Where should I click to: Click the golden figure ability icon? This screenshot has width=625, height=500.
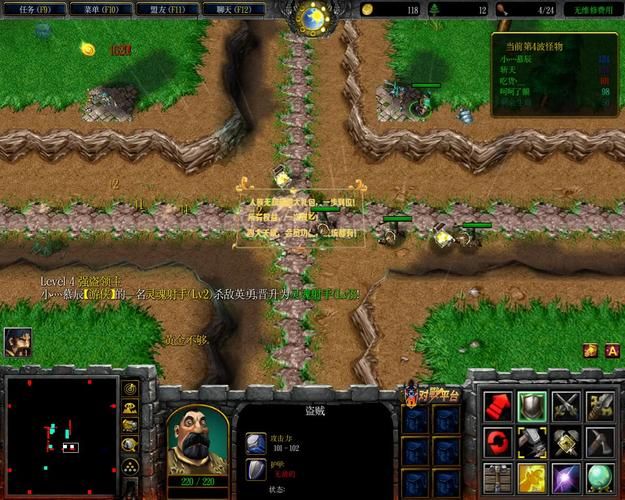pos(532,475)
